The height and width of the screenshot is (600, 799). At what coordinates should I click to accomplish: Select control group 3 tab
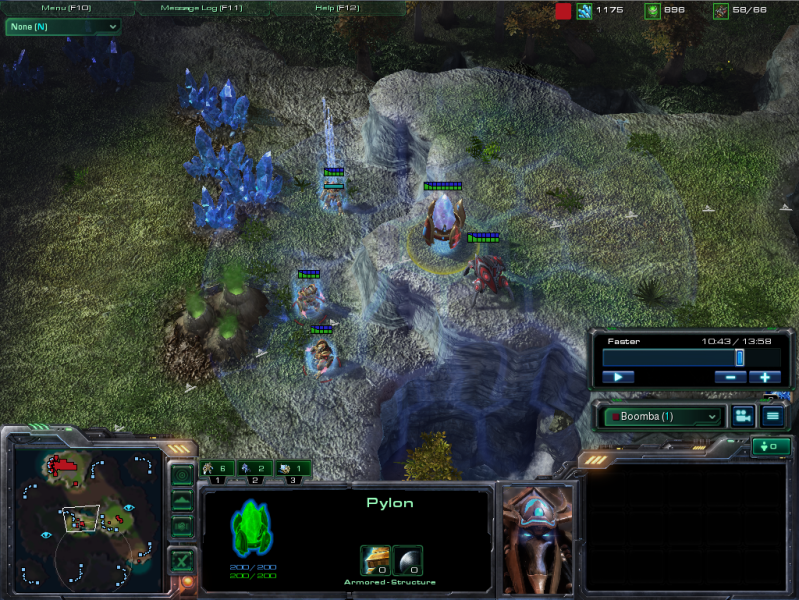coord(294,468)
